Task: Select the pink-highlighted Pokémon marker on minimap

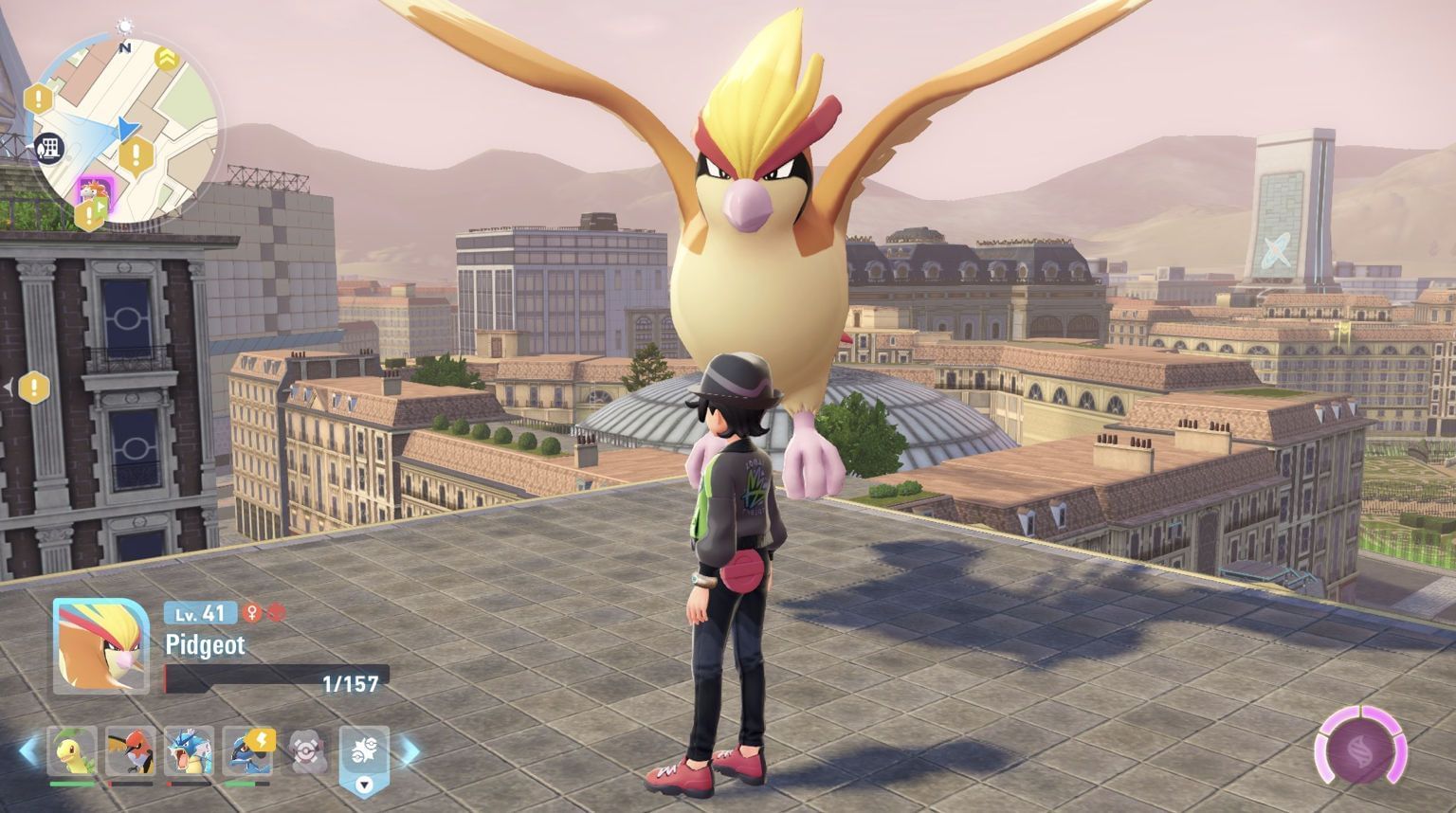Action: [95, 190]
